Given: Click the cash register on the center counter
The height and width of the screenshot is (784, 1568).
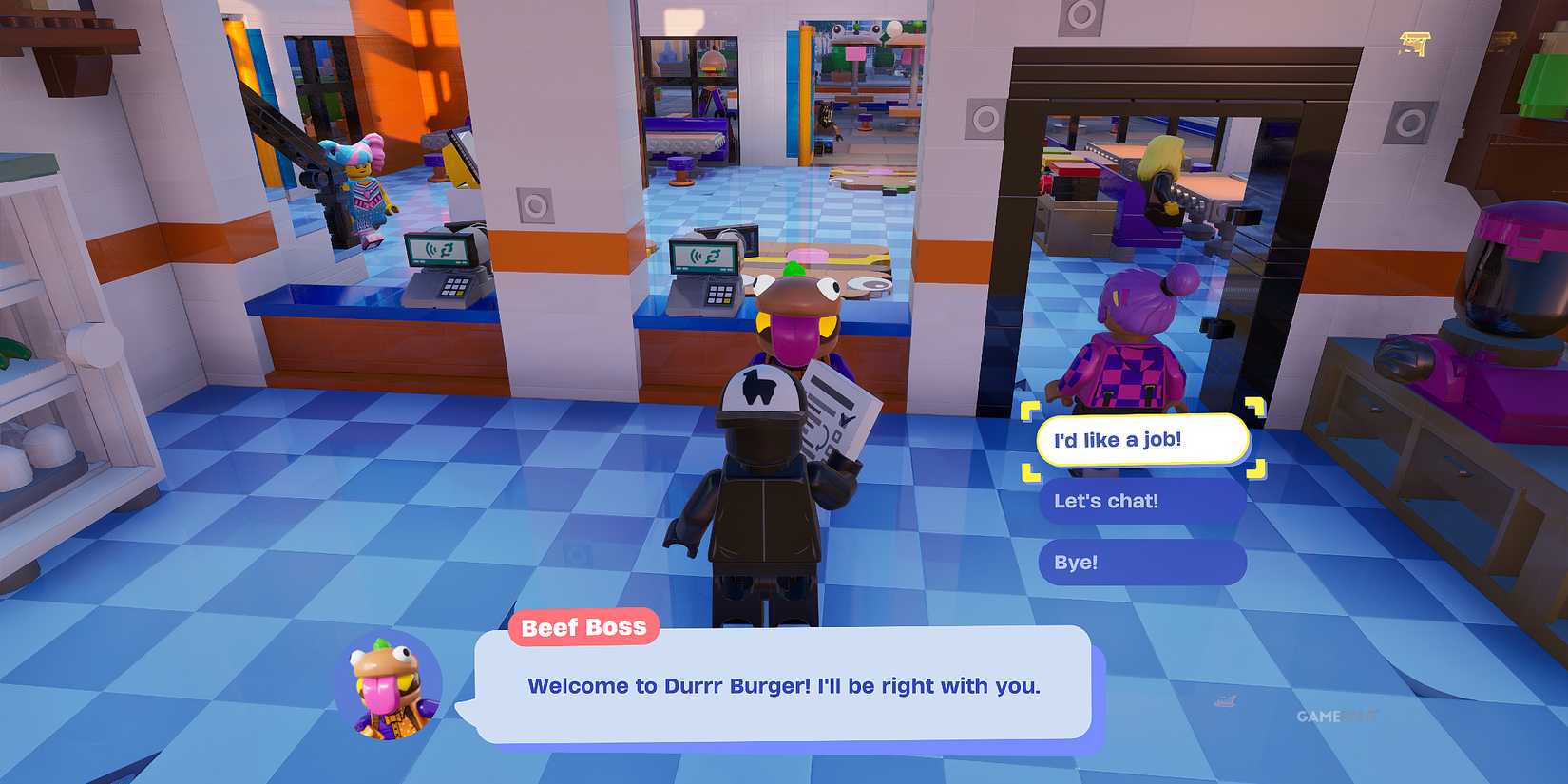Looking at the screenshot, I should (708, 276).
